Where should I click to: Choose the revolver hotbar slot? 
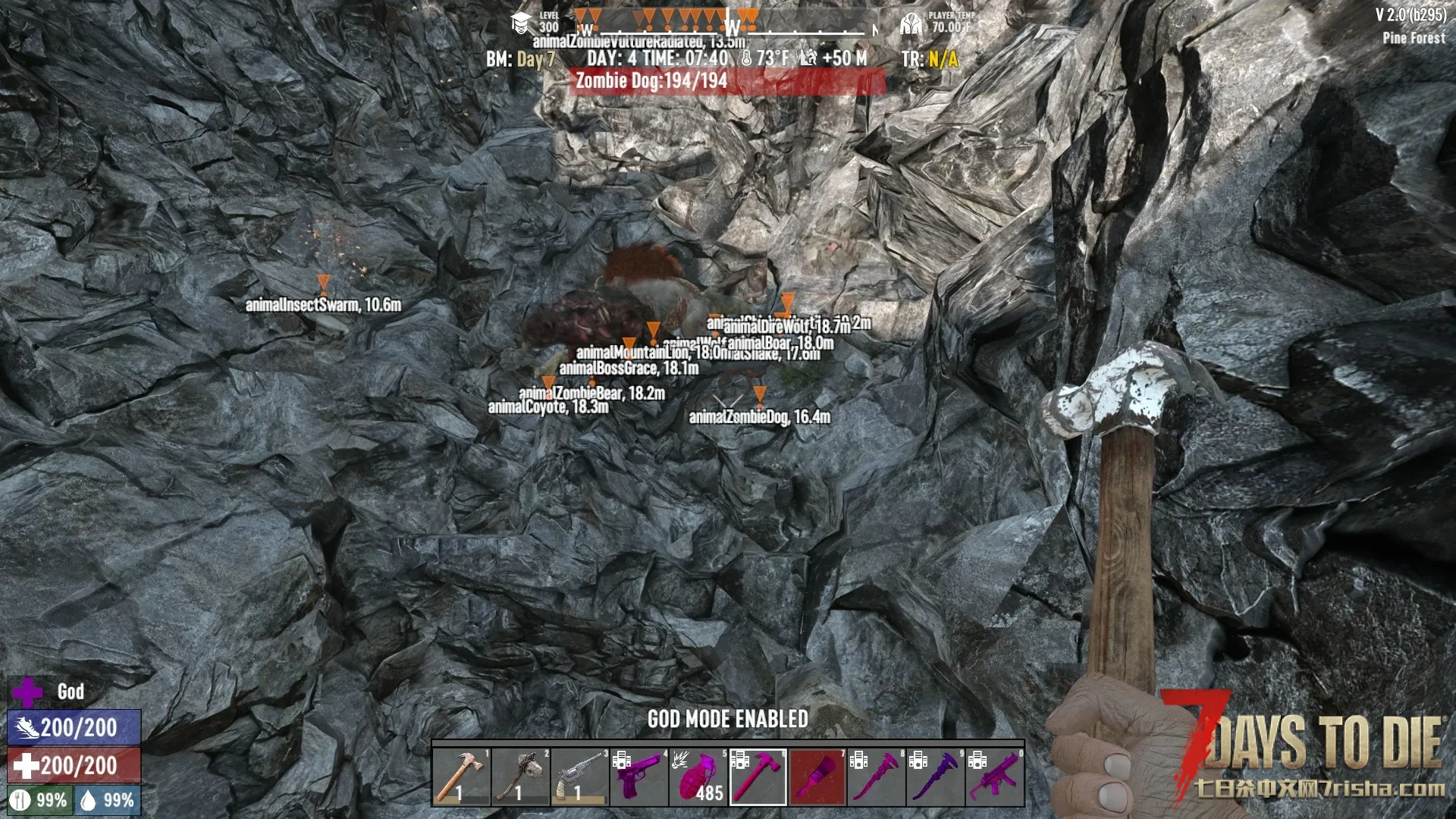580,776
